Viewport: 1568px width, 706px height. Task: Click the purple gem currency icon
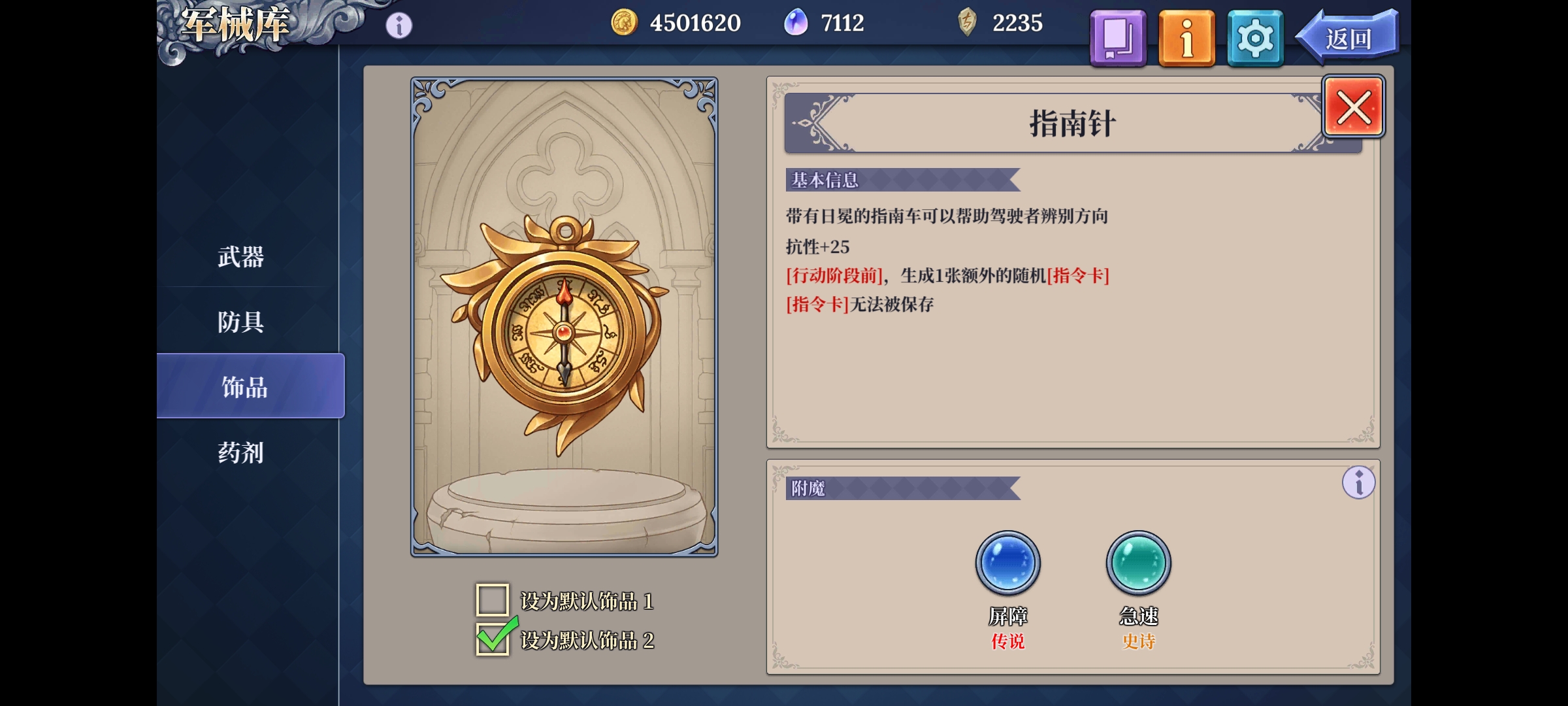point(794,22)
